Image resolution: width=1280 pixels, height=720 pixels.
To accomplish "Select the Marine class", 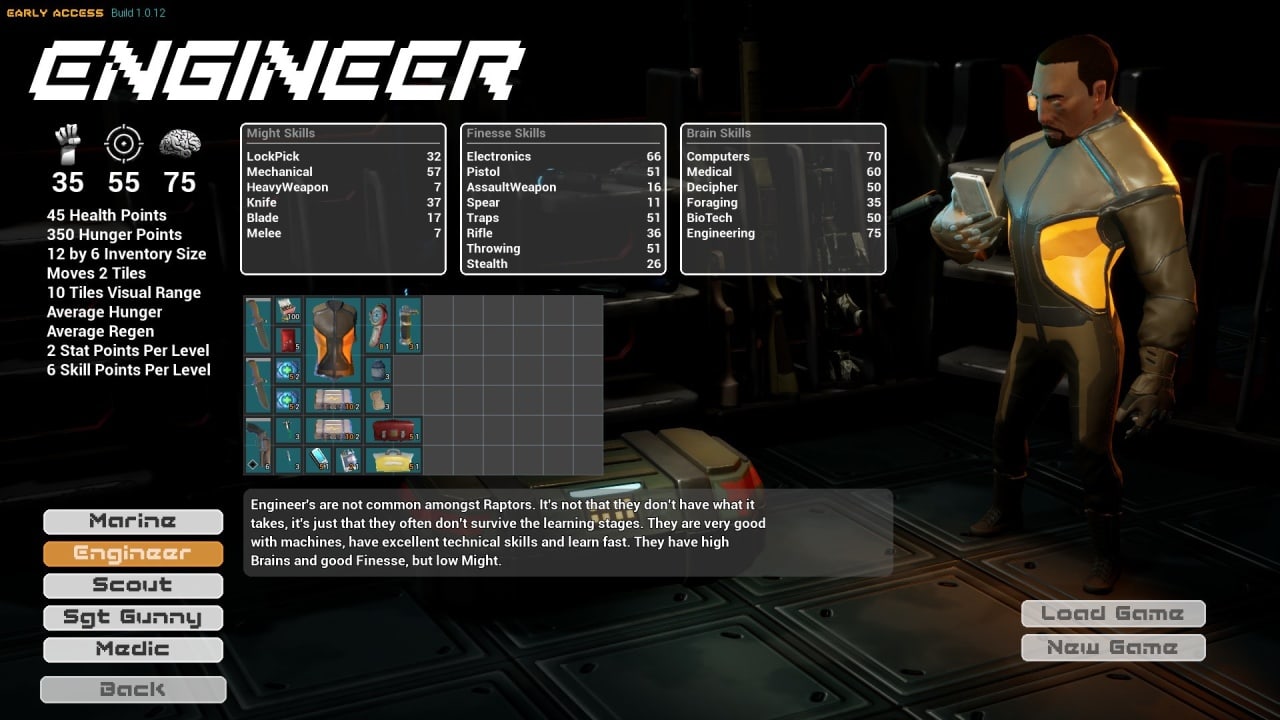I will 133,521.
